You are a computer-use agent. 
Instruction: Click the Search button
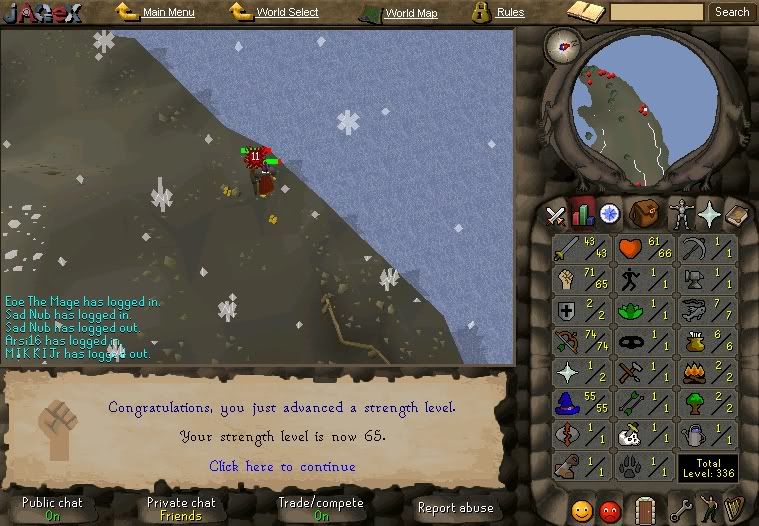click(x=732, y=12)
